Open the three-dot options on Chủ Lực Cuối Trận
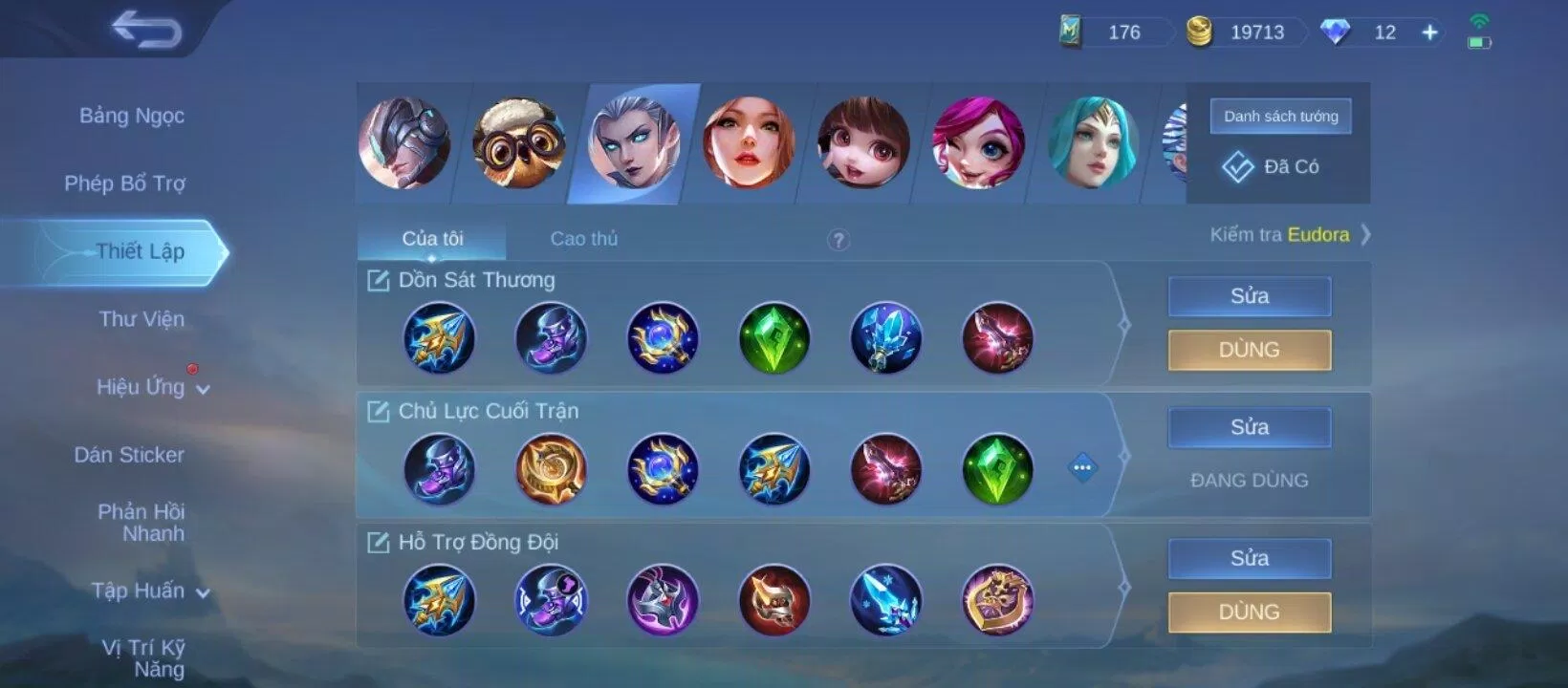 [x=1081, y=468]
